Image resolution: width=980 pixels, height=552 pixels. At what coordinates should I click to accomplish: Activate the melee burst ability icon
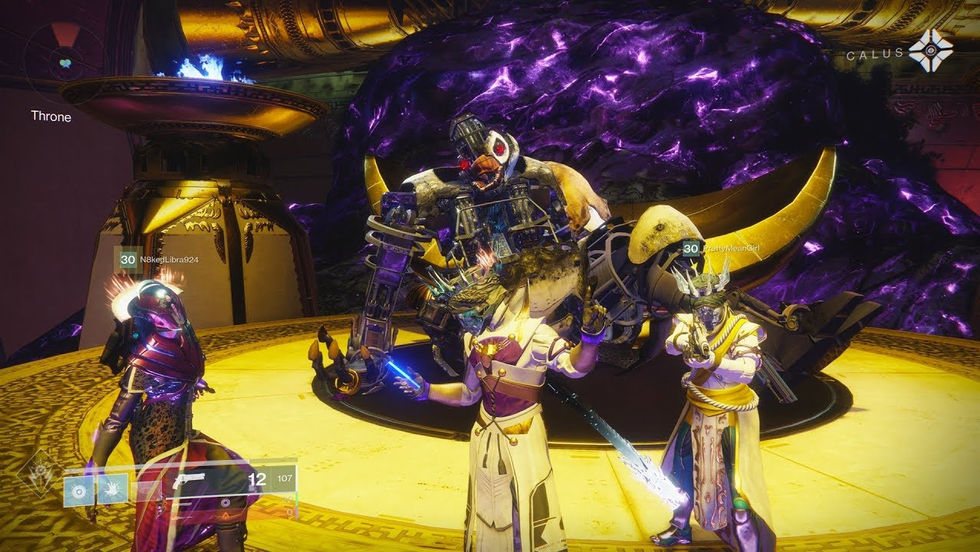coord(113,489)
